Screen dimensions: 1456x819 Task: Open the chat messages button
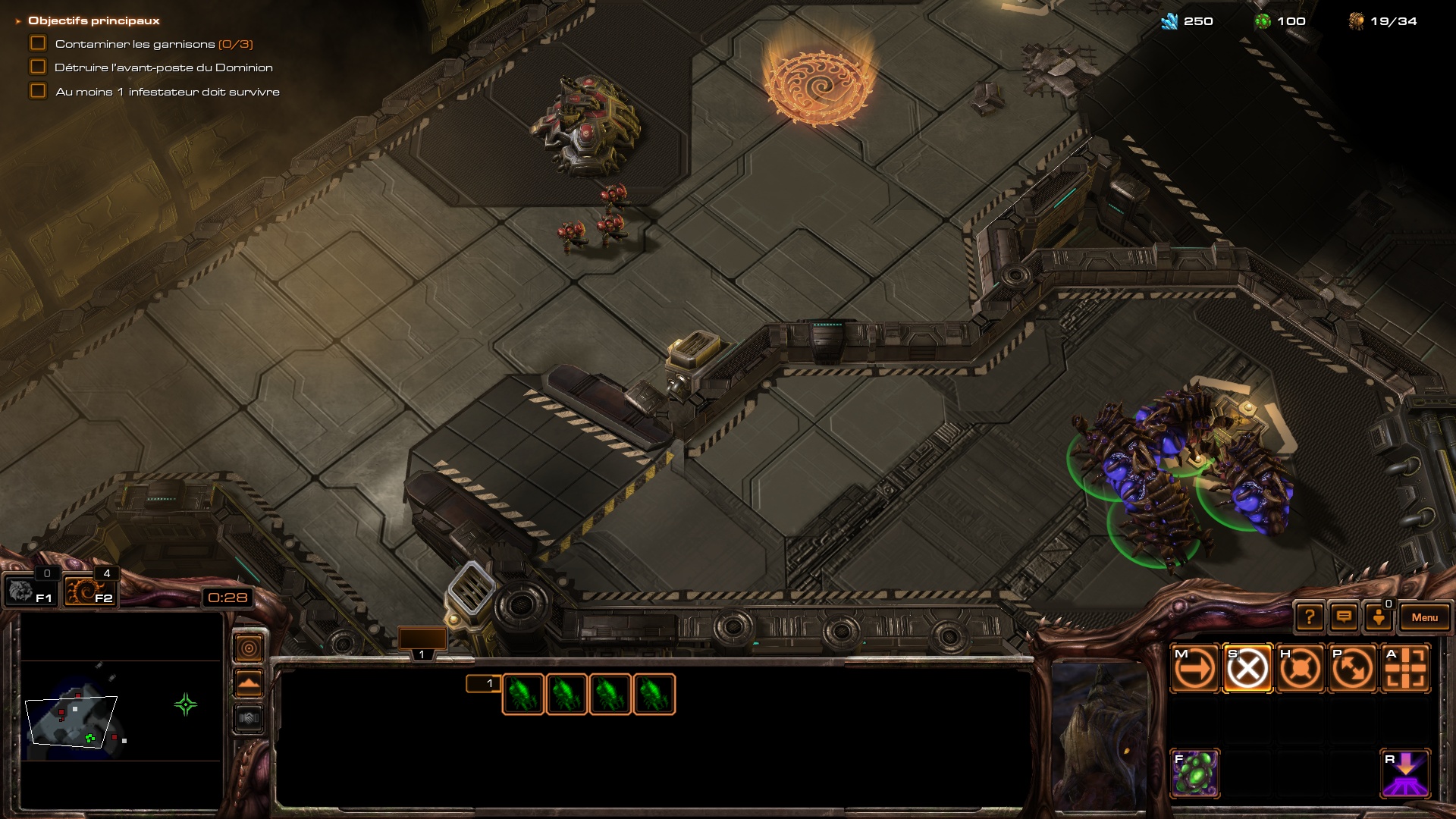click(1344, 617)
